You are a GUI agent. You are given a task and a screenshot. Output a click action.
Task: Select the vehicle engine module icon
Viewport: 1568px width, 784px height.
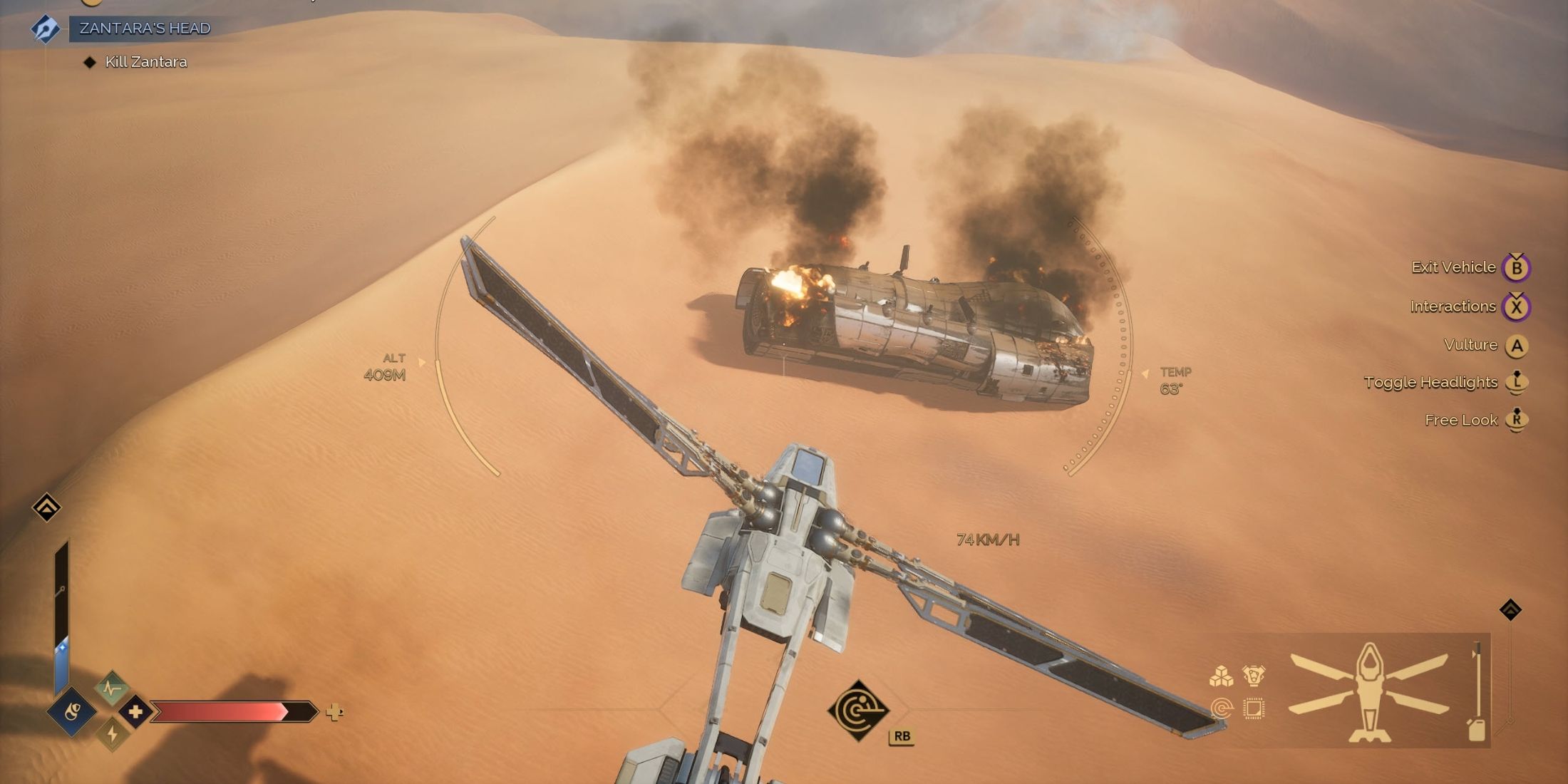(x=1253, y=675)
